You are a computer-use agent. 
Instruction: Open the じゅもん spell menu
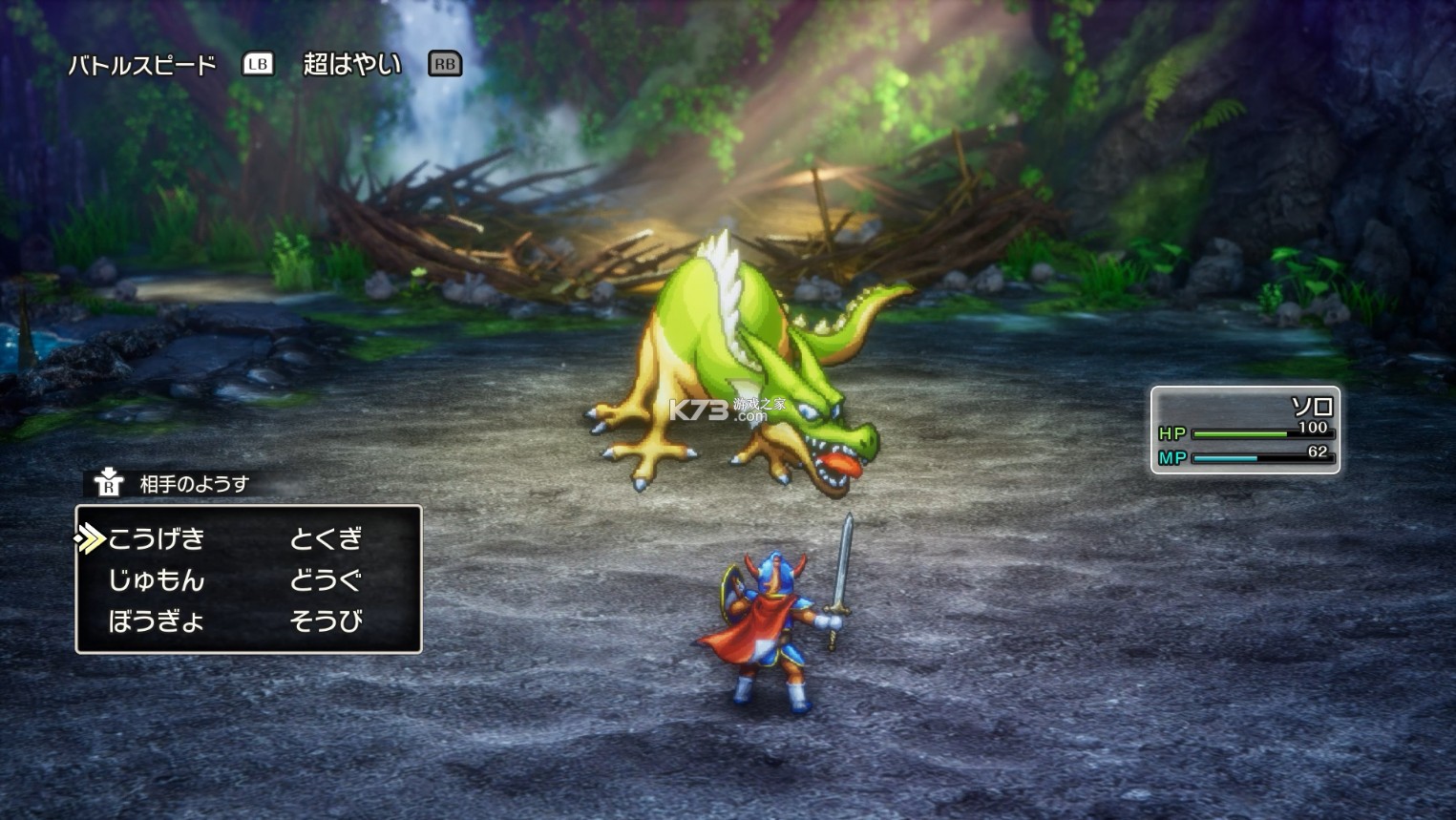click(x=158, y=579)
